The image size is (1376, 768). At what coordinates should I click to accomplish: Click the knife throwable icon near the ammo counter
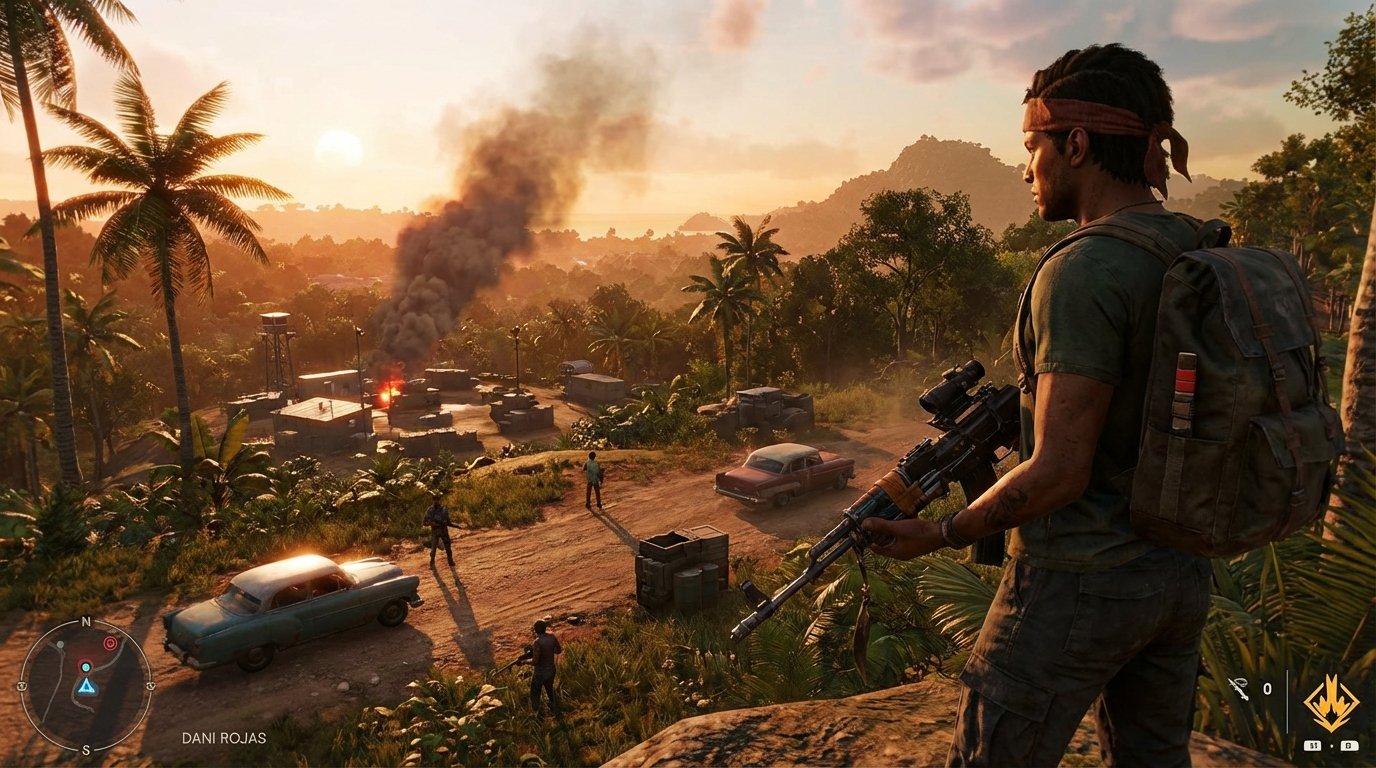tap(1239, 689)
